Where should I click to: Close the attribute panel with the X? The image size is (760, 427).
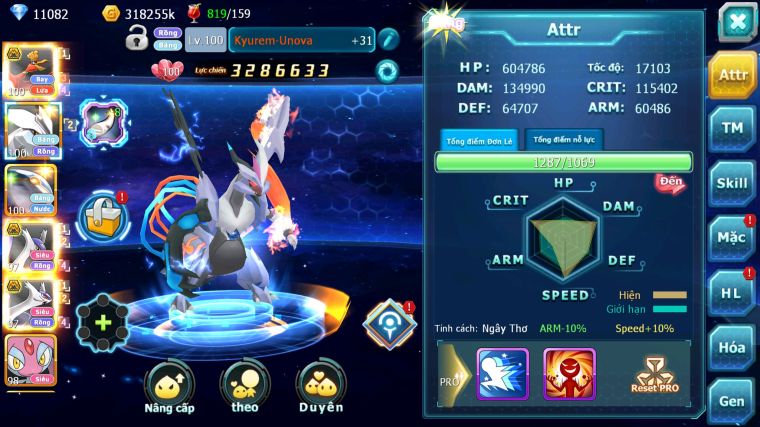click(736, 22)
